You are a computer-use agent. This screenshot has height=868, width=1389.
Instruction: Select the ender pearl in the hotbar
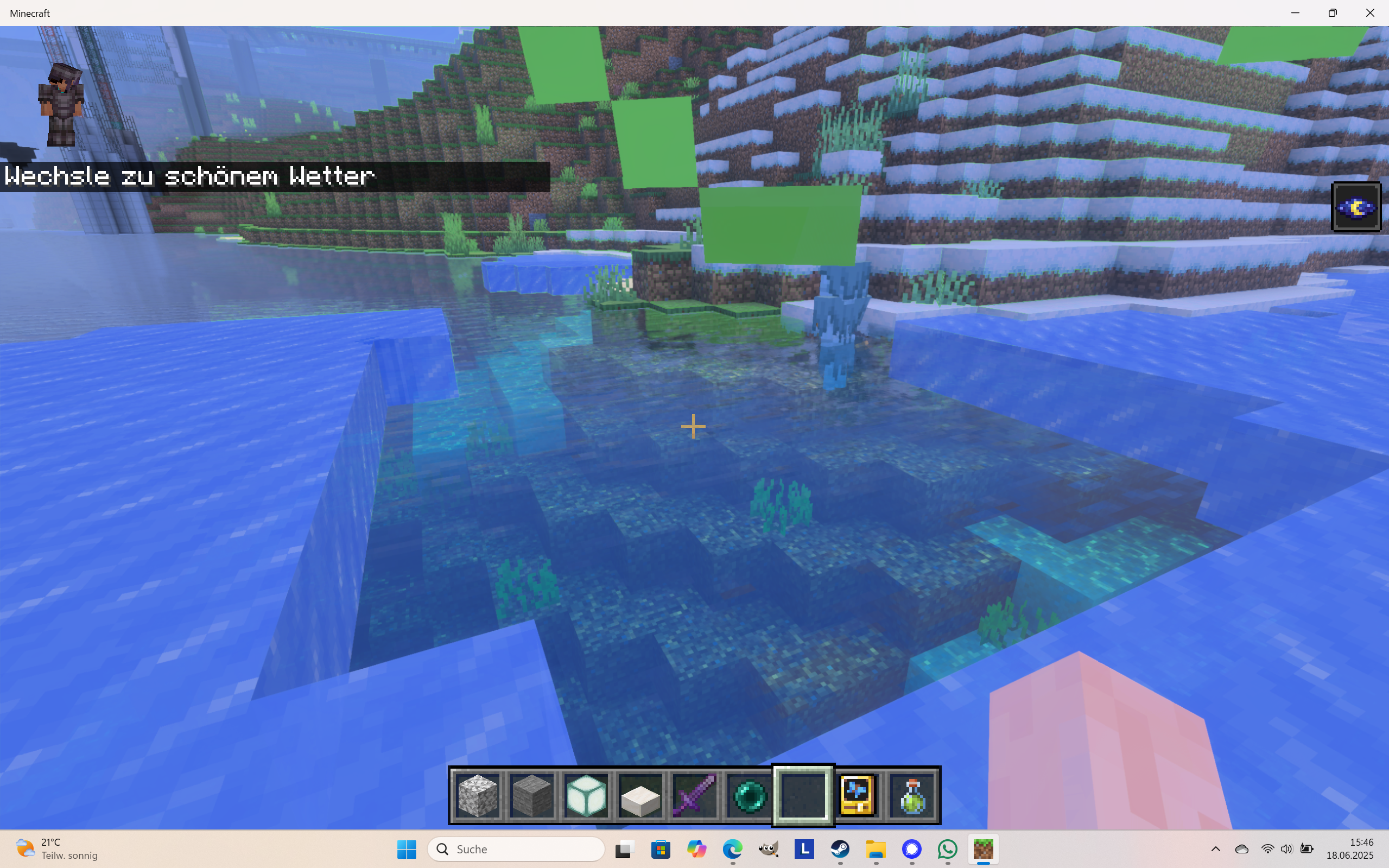pyautogui.click(x=749, y=796)
